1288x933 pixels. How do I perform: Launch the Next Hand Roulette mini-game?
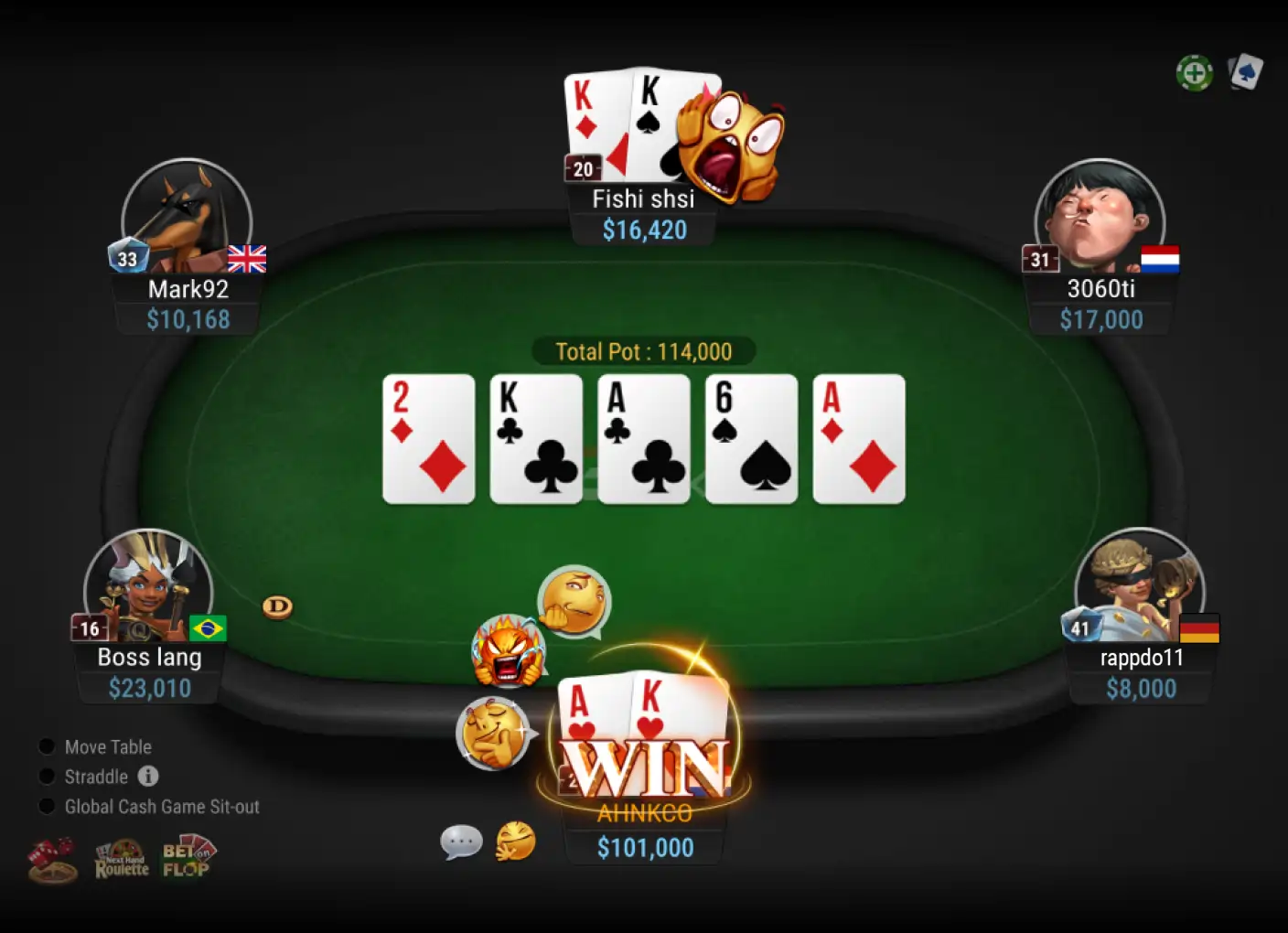click(122, 858)
